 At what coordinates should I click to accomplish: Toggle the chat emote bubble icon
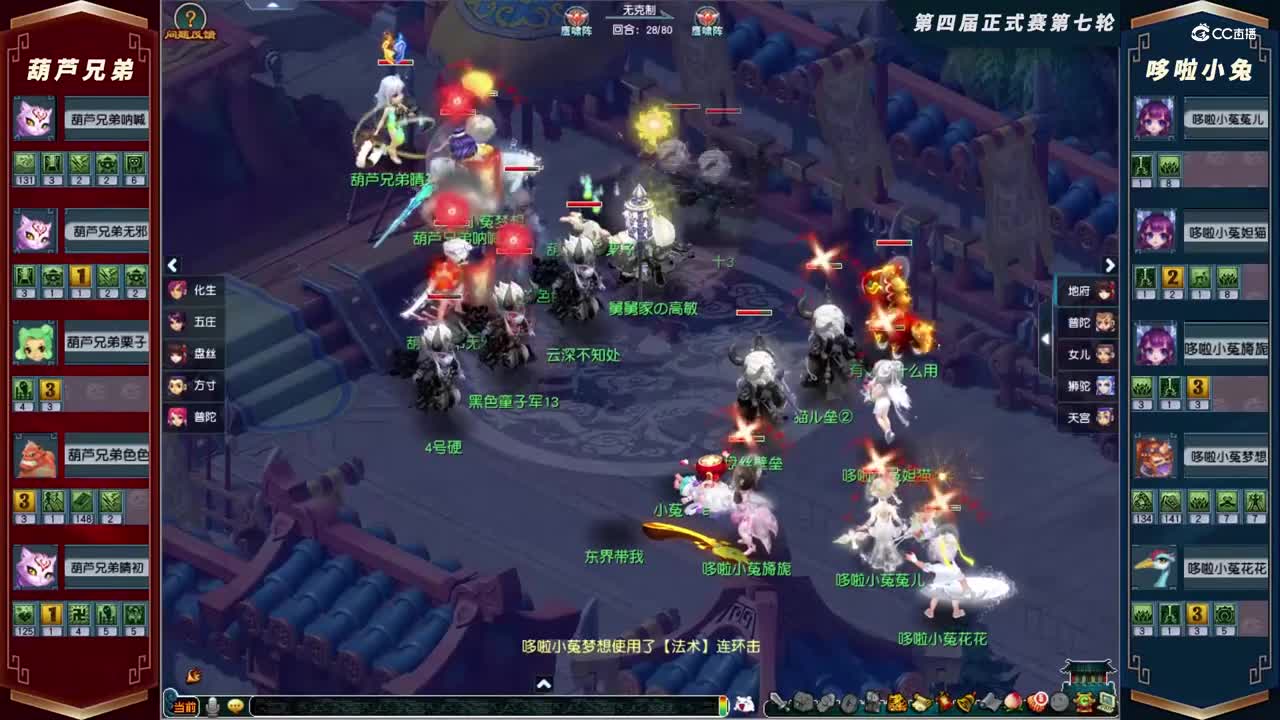[237, 705]
